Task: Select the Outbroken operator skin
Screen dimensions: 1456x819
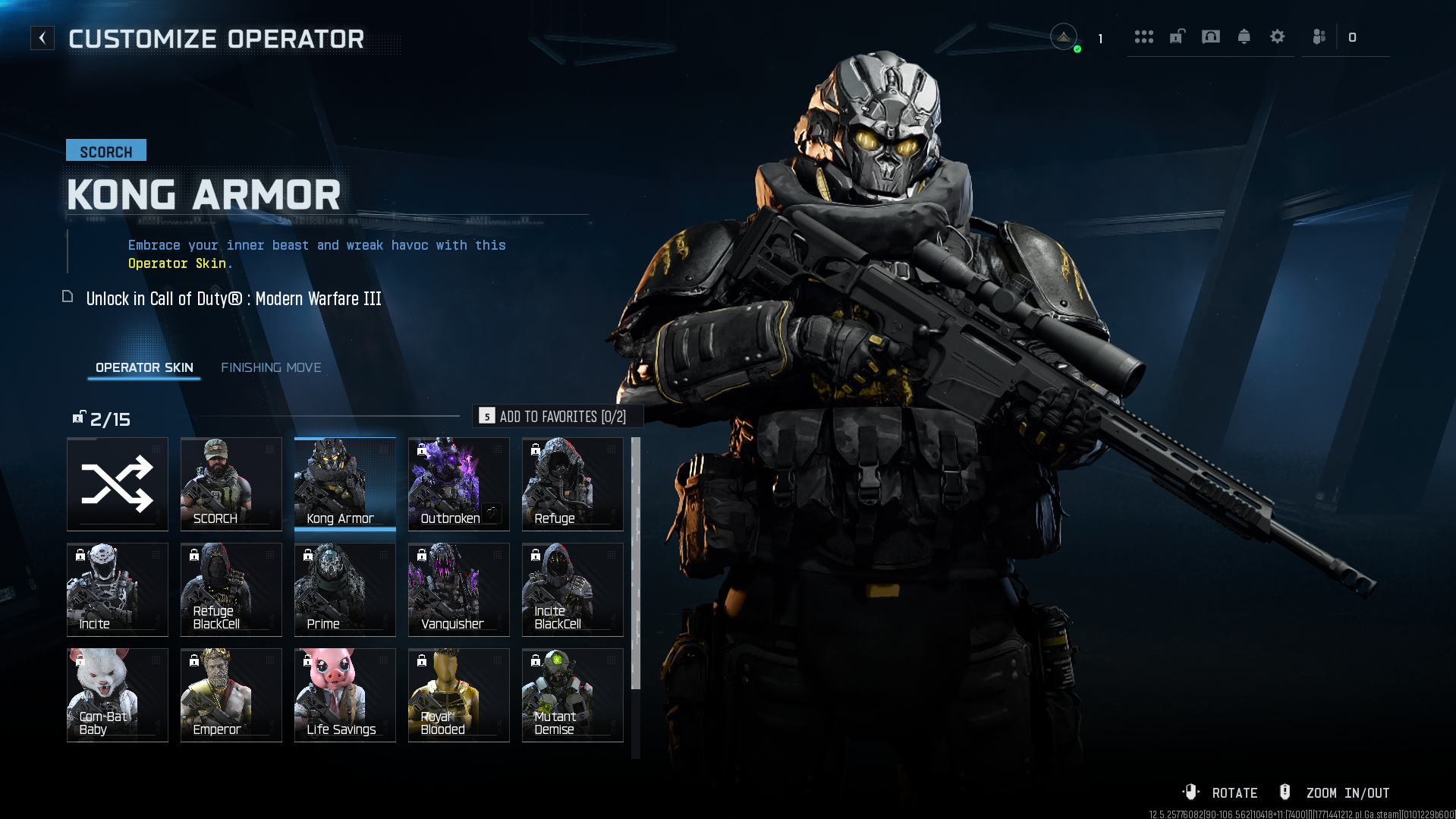Action: [x=459, y=484]
